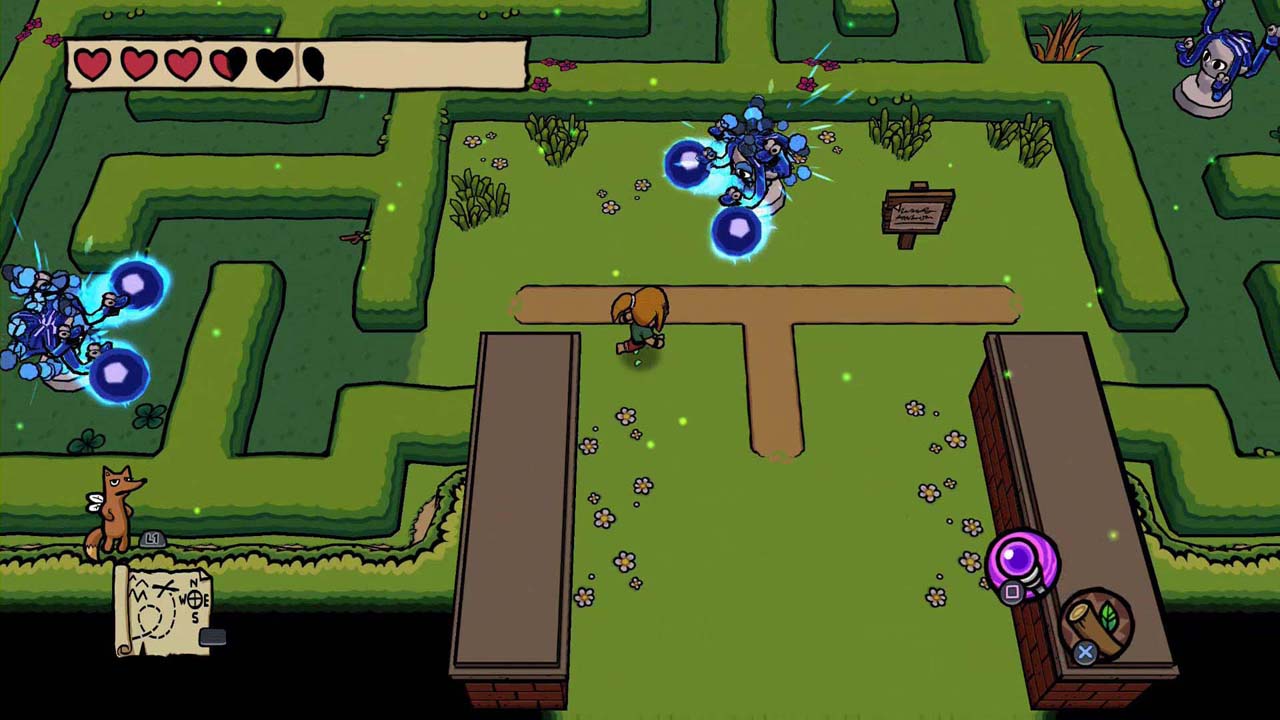The width and height of the screenshot is (1280, 720).
Task: Click the folded corner of the treasure map
Action: point(204,575)
